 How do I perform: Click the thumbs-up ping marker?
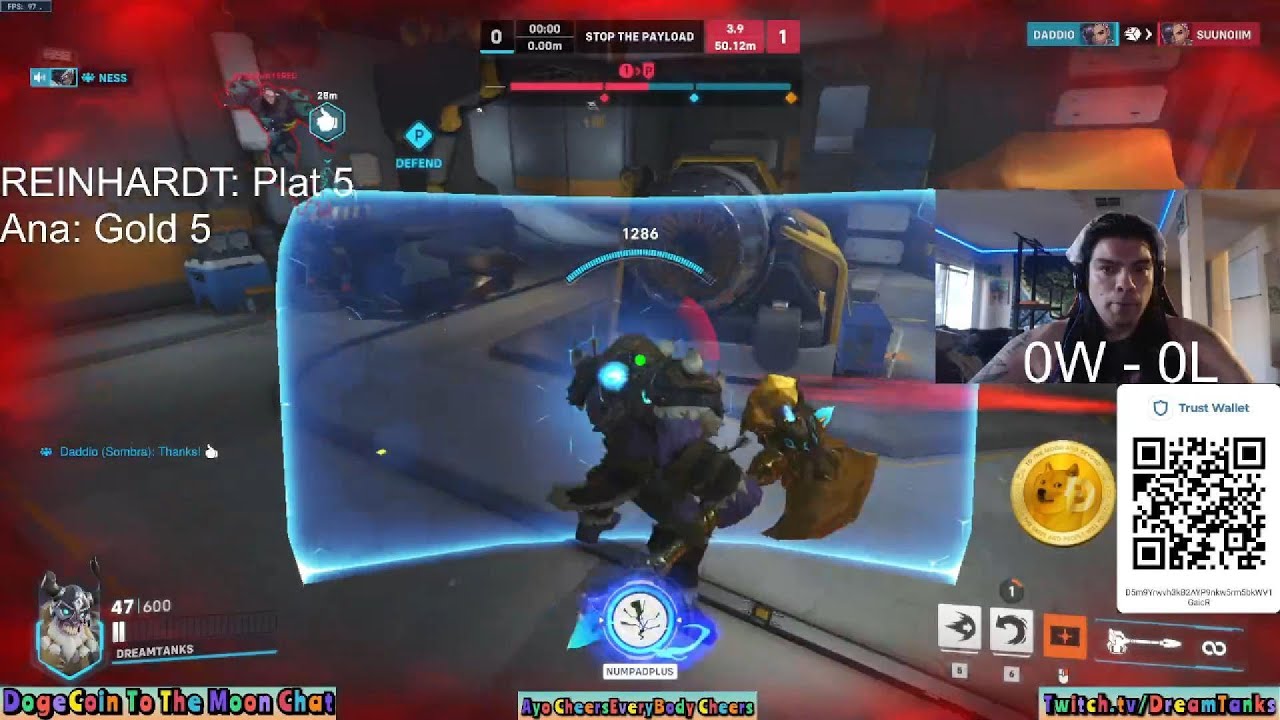(x=326, y=123)
